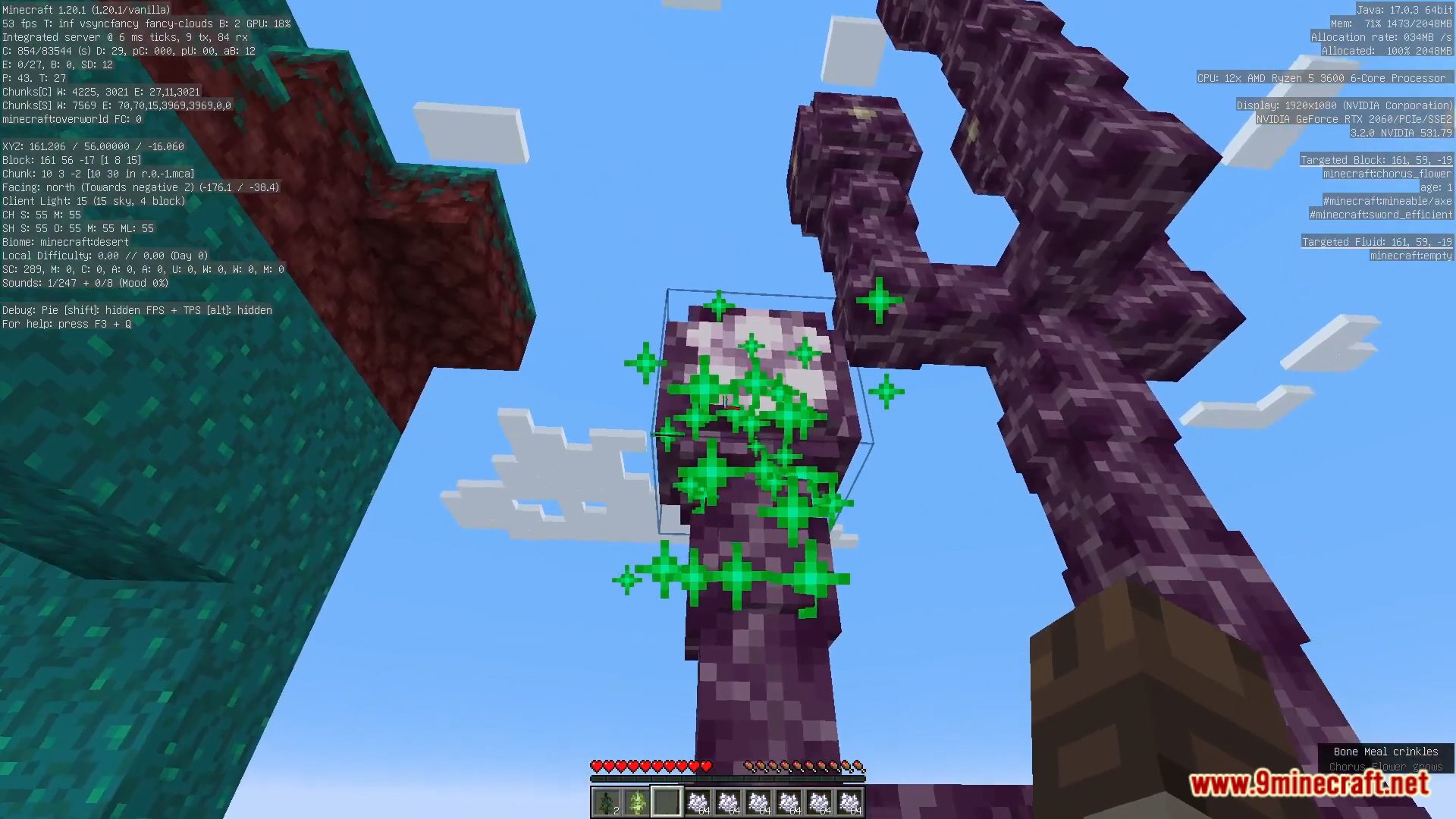This screenshot has width=1456, height=819.
Task: Click the Targeted Block info on the right
Action: (x=1378, y=160)
